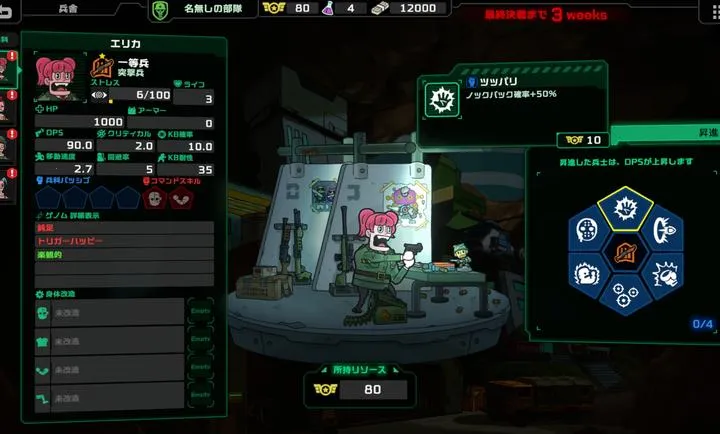Screen dimensions: 720x434
Task: Click the Emoty button for head modification
Action: tap(200, 312)
